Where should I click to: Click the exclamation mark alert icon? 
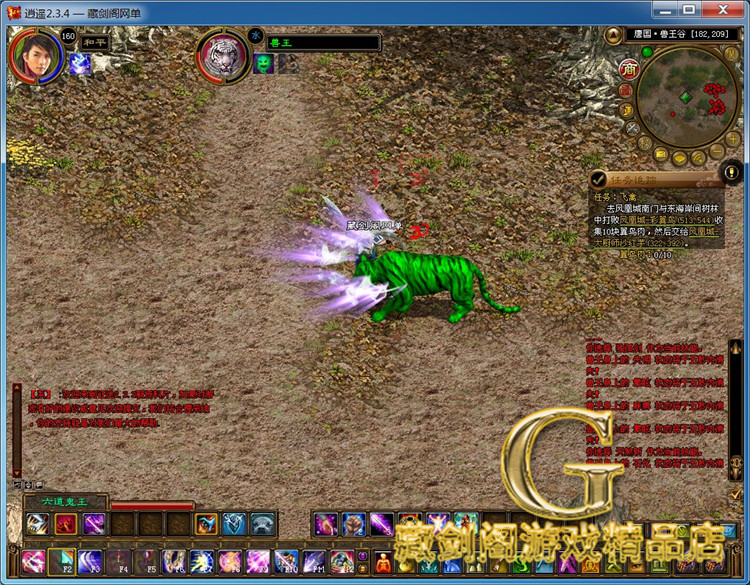pos(733,171)
